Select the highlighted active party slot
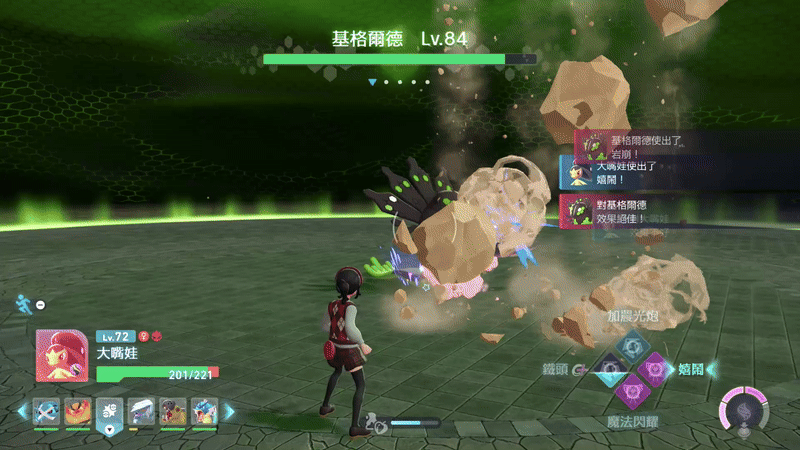 coord(110,411)
